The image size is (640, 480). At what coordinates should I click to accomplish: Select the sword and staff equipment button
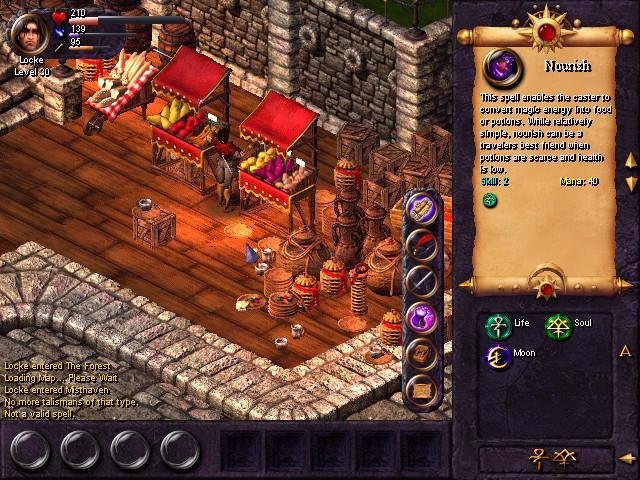pyautogui.click(x=422, y=281)
